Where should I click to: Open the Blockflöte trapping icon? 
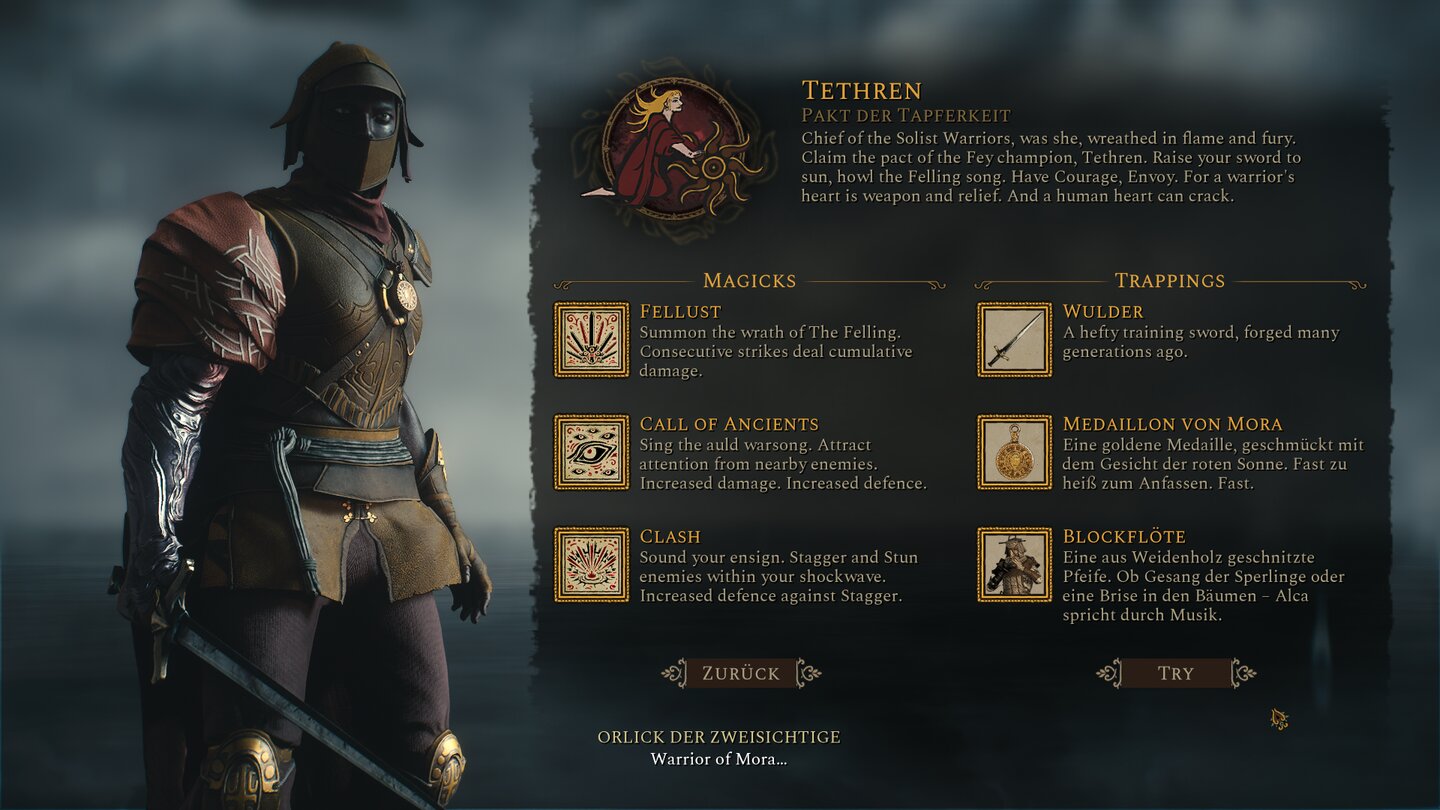click(1014, 565)
